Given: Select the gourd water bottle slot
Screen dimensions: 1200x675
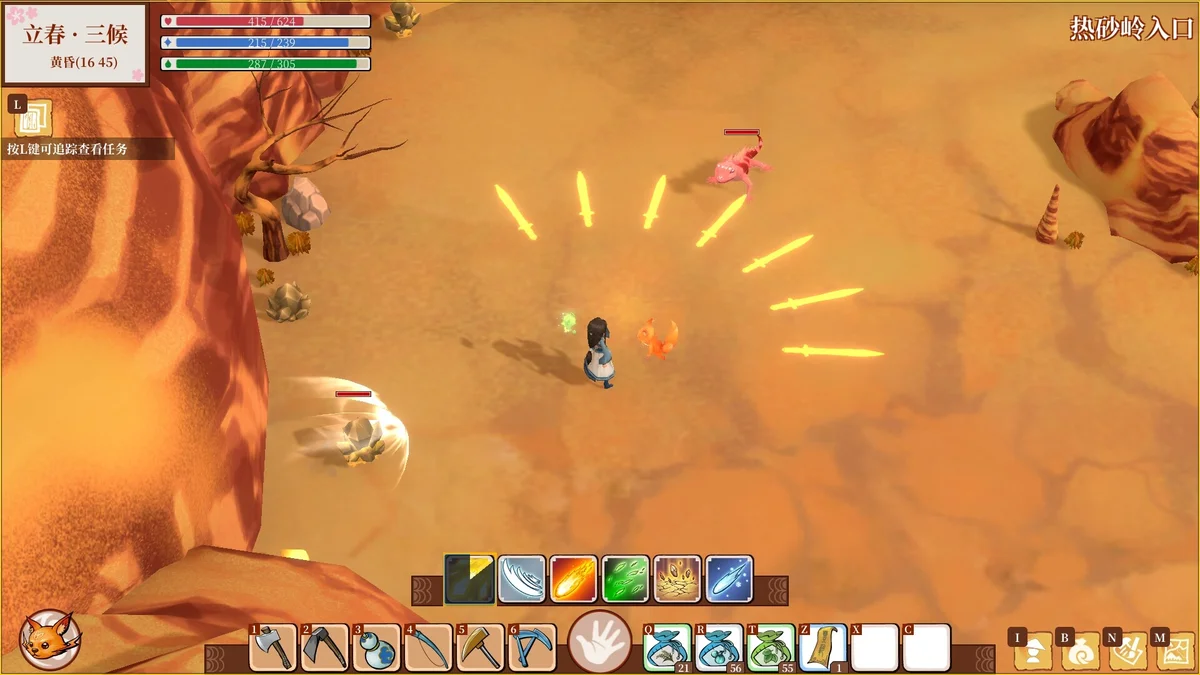Looking at the screenshot, I should tap(377, 648).
